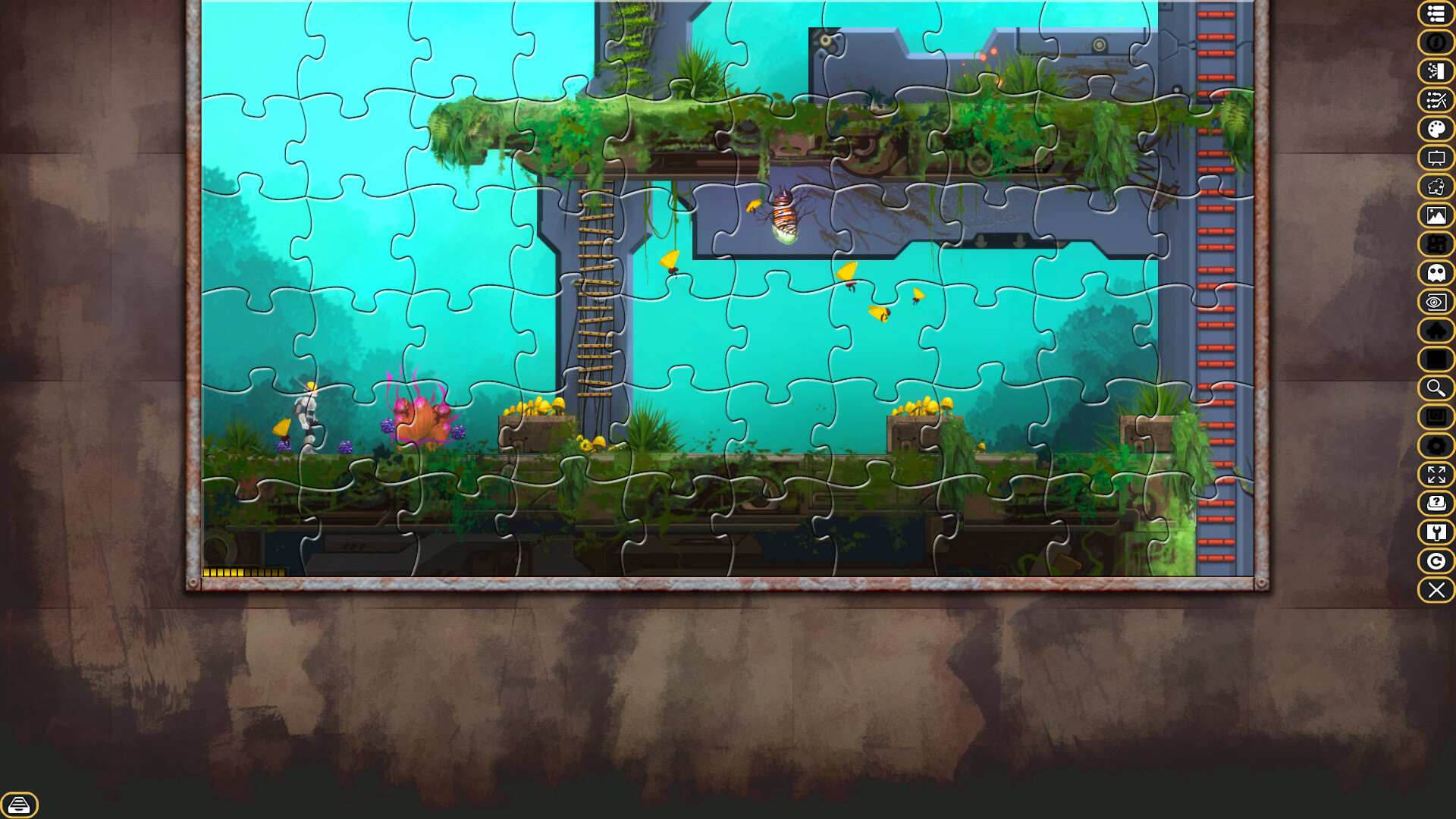
Task: Toggle the ghost image overlay
Action: (x=1436, y=273)
